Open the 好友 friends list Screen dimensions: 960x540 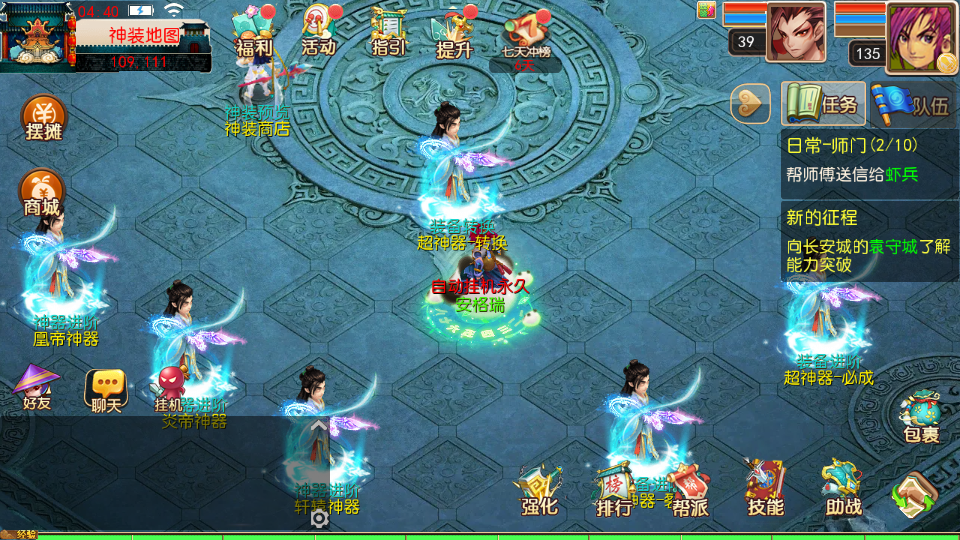37,388
